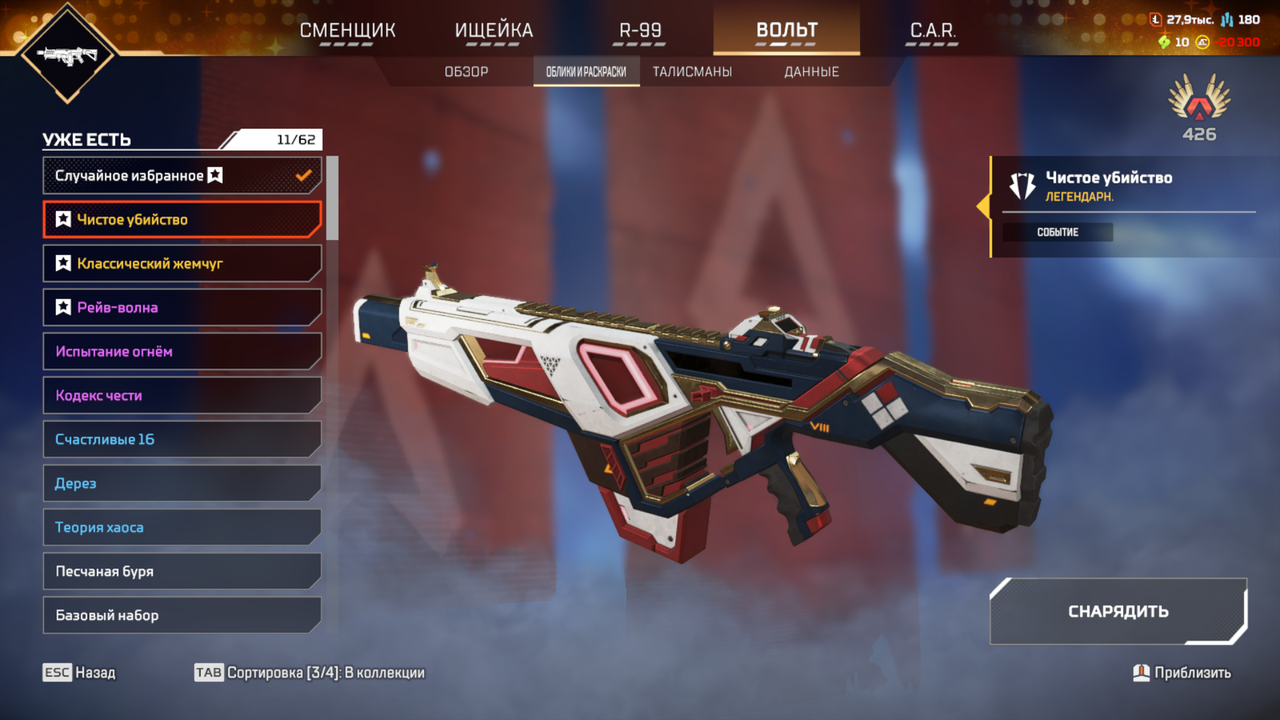Select the R-99 weapon tab
This screenshot has width=1280, height=720.
point(640,30)
